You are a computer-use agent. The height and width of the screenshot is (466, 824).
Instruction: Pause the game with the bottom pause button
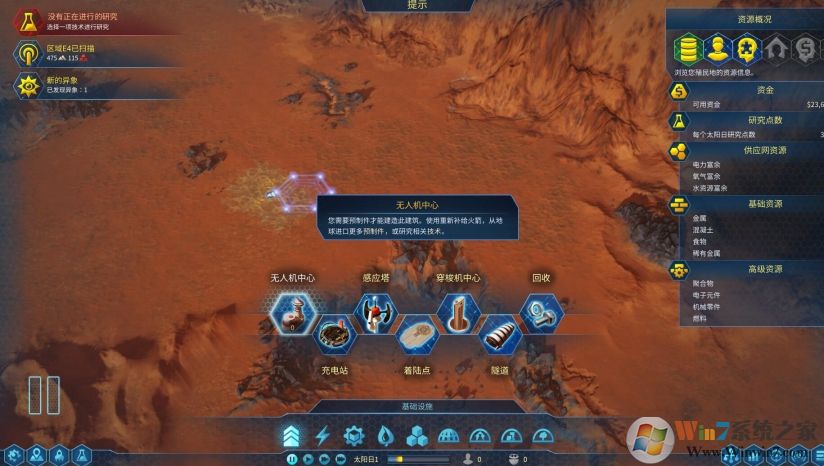tap(291, 459)
